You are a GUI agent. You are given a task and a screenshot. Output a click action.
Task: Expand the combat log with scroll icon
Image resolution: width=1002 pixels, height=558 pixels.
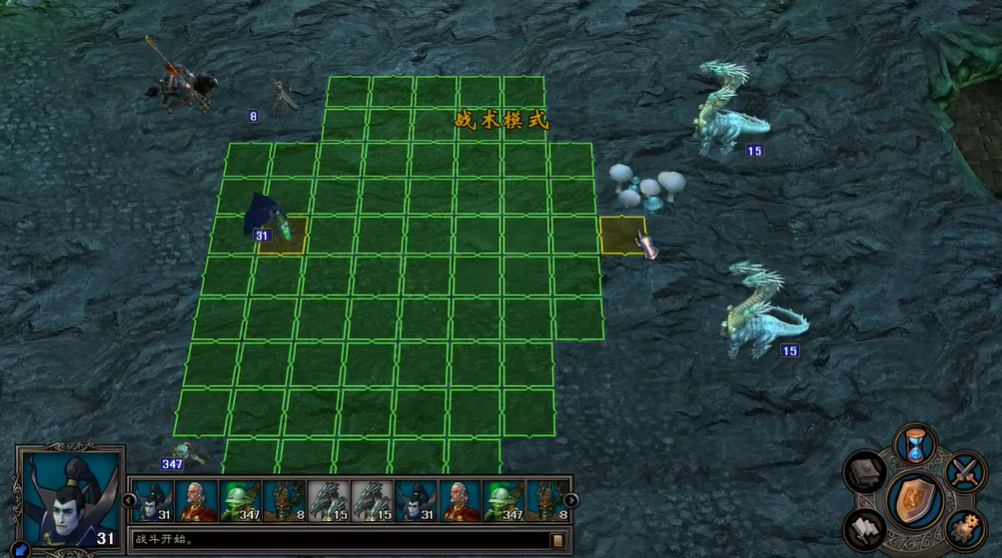point(557,541)
